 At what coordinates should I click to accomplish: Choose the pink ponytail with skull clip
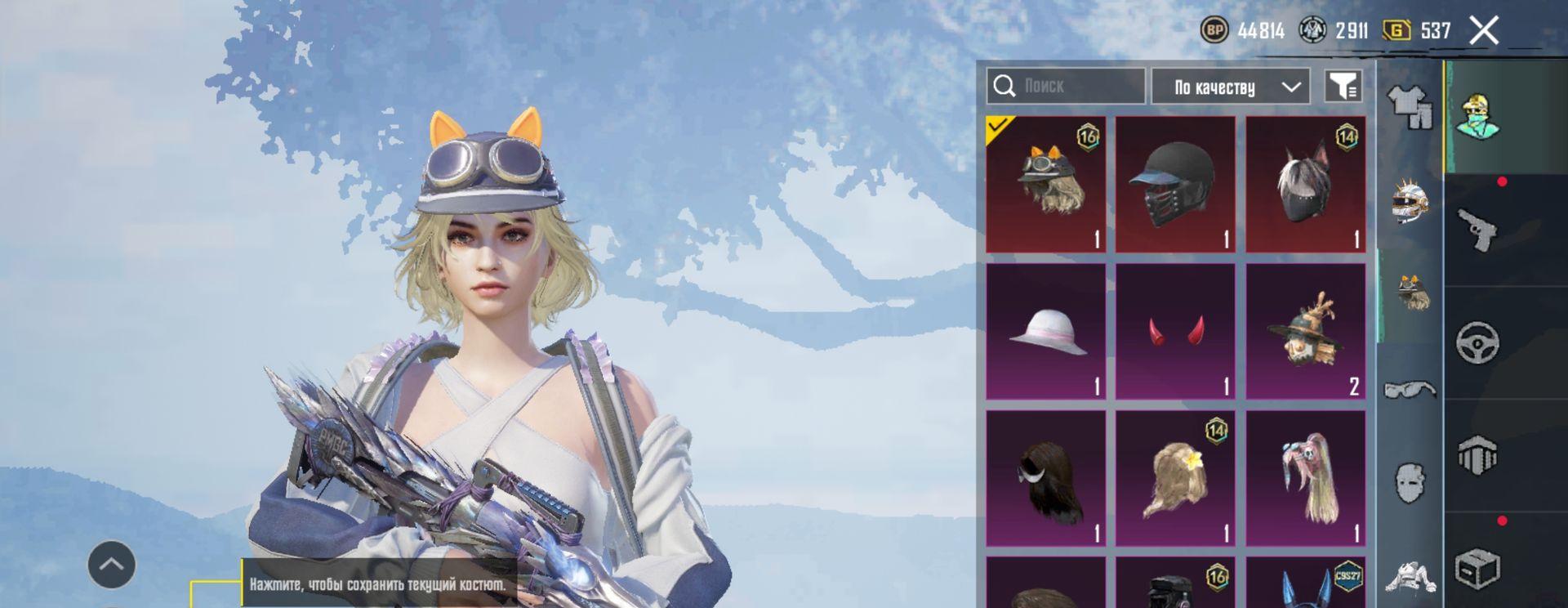[1305, 478]
